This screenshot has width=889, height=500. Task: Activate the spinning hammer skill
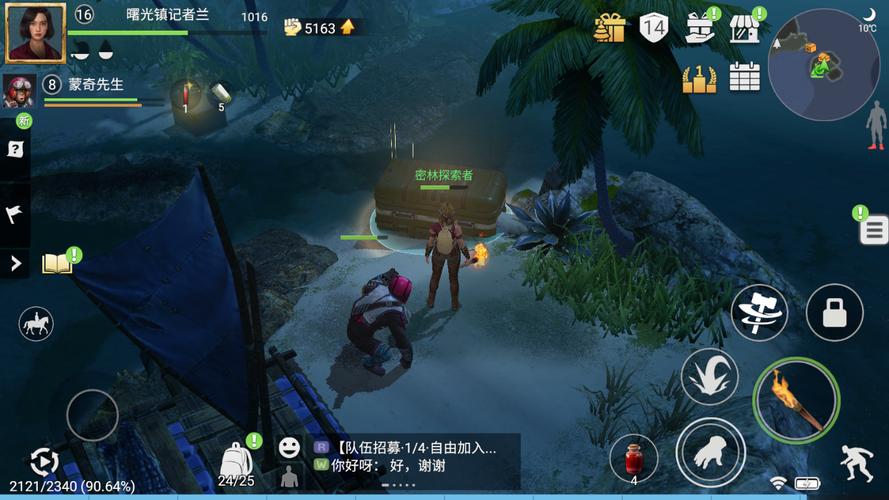pyautogui.click(x=759, y=312)
